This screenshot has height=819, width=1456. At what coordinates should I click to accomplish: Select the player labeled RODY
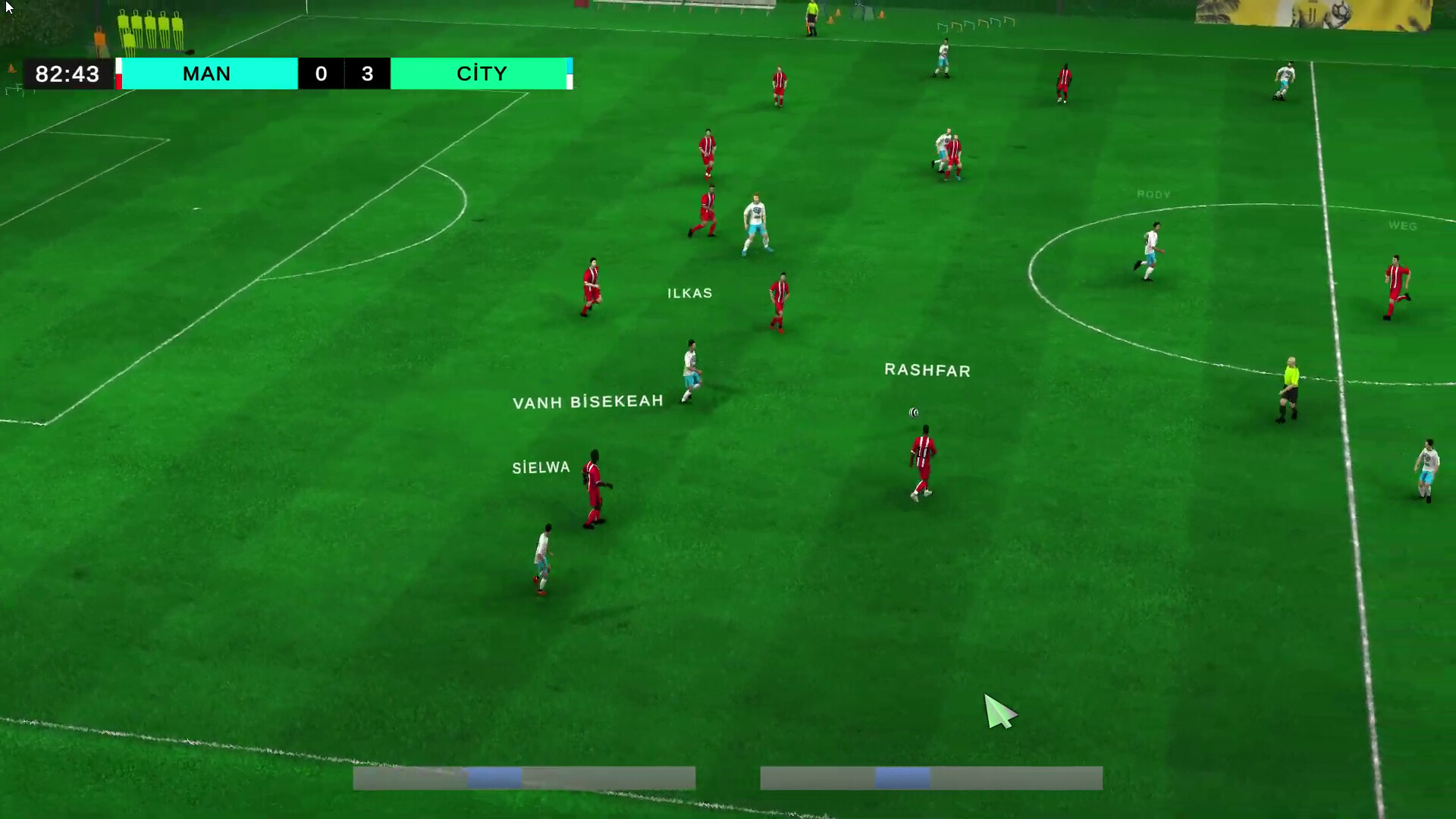click(x=1153, y=195)
